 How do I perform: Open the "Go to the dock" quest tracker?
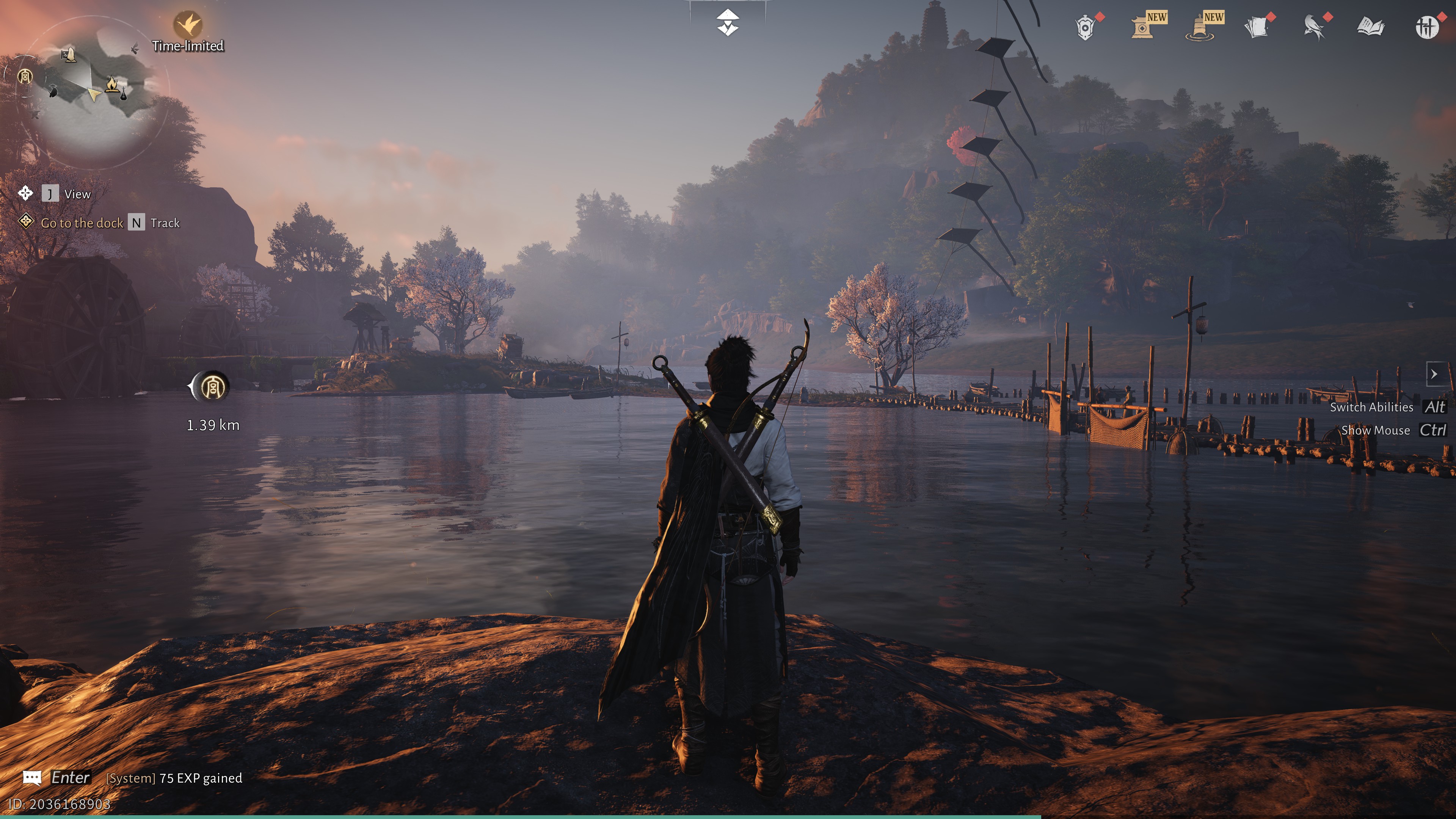[82, 223]
